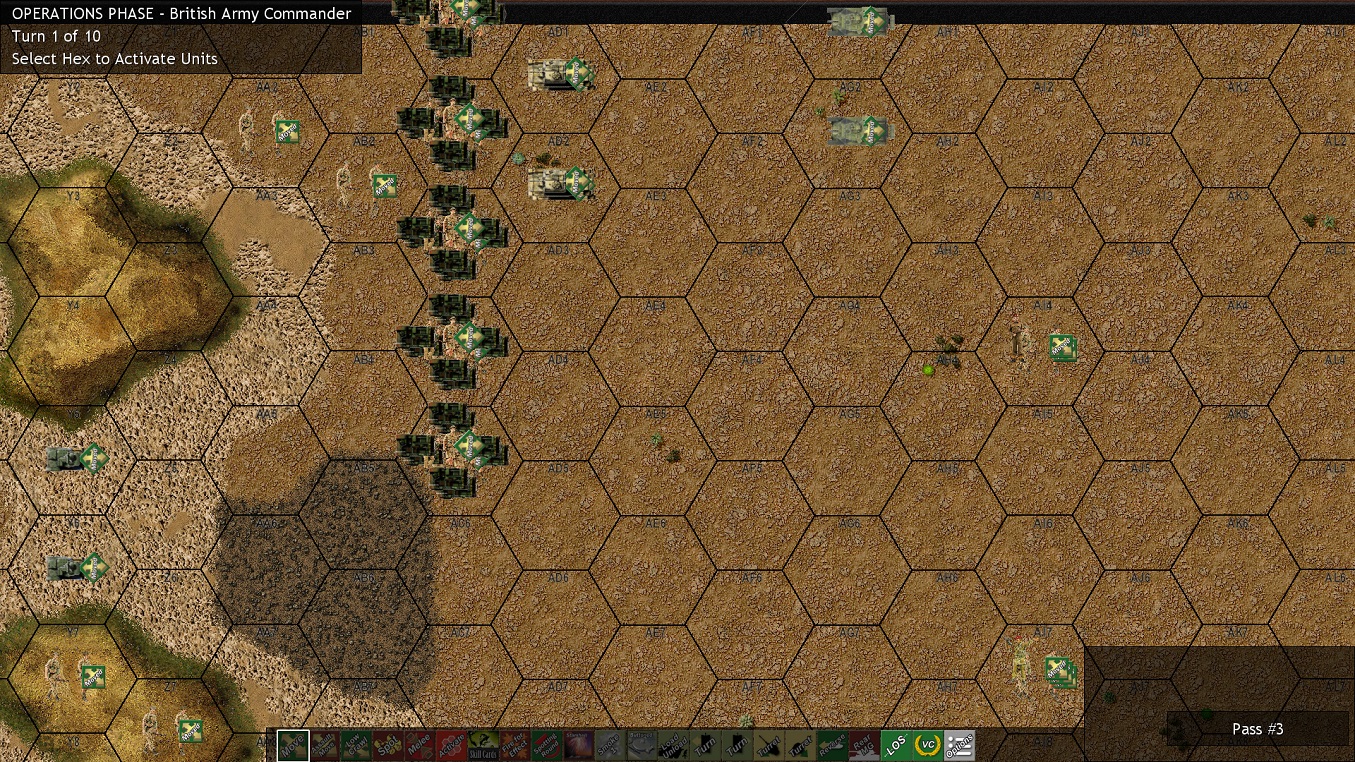Click the Rear MG icon
The image size is (1355, 762).
(864, 745)
